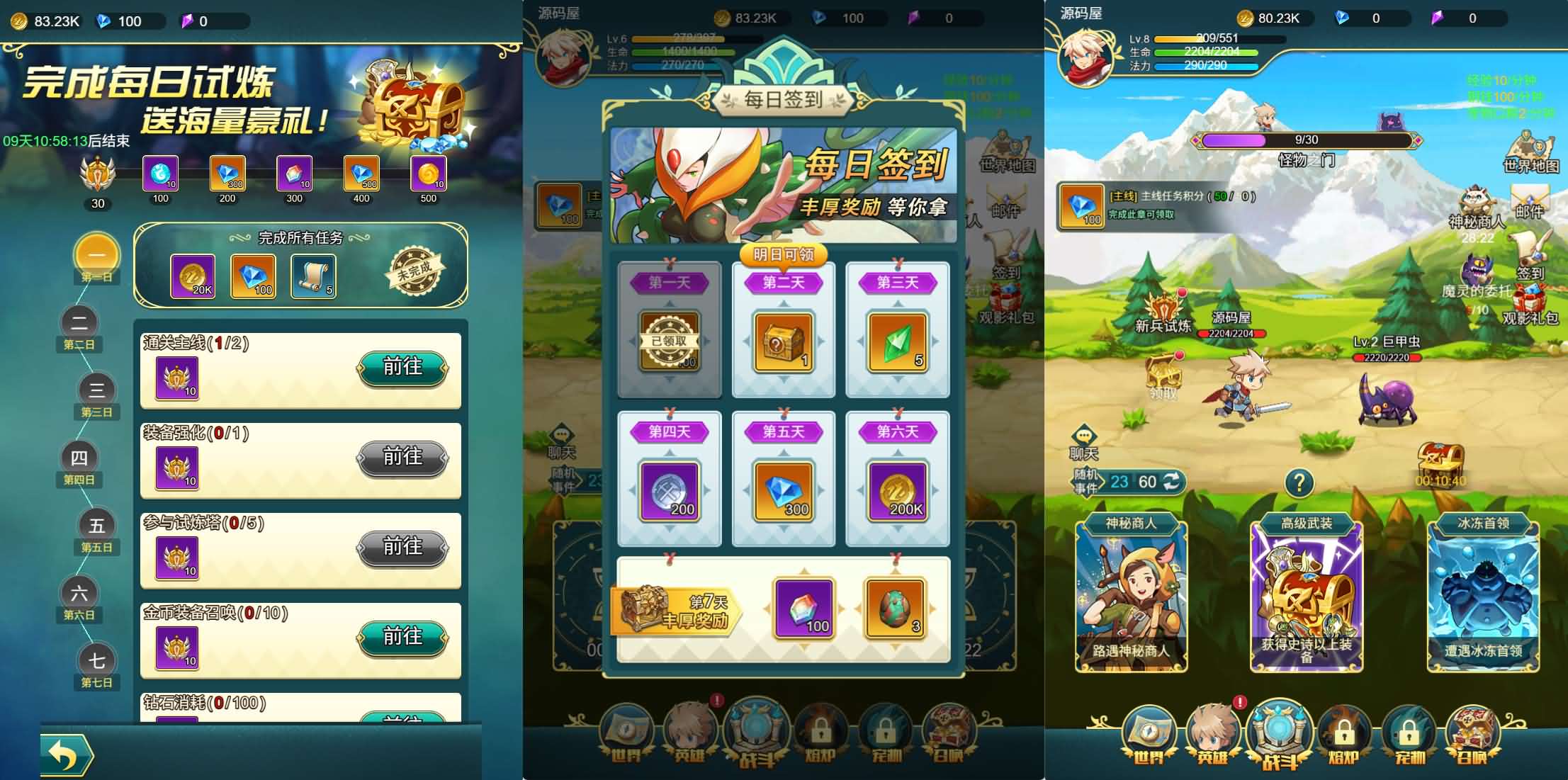Screen dimensions: 1568x780
Task: Claim the 领取 gold treasure chest
Action: pos(1163,375)
